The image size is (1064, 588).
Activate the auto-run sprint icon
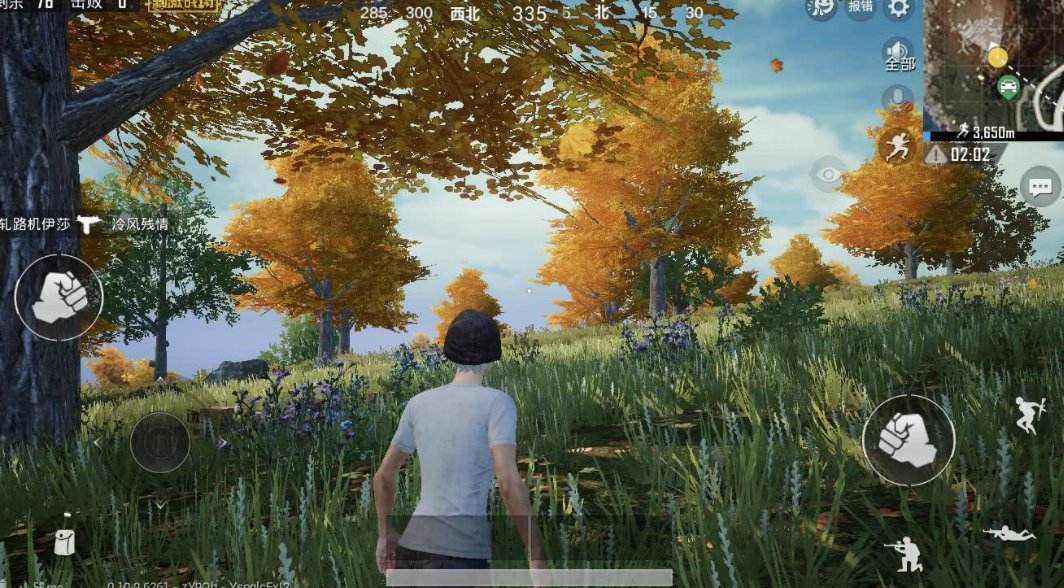[x=897, y=146]
